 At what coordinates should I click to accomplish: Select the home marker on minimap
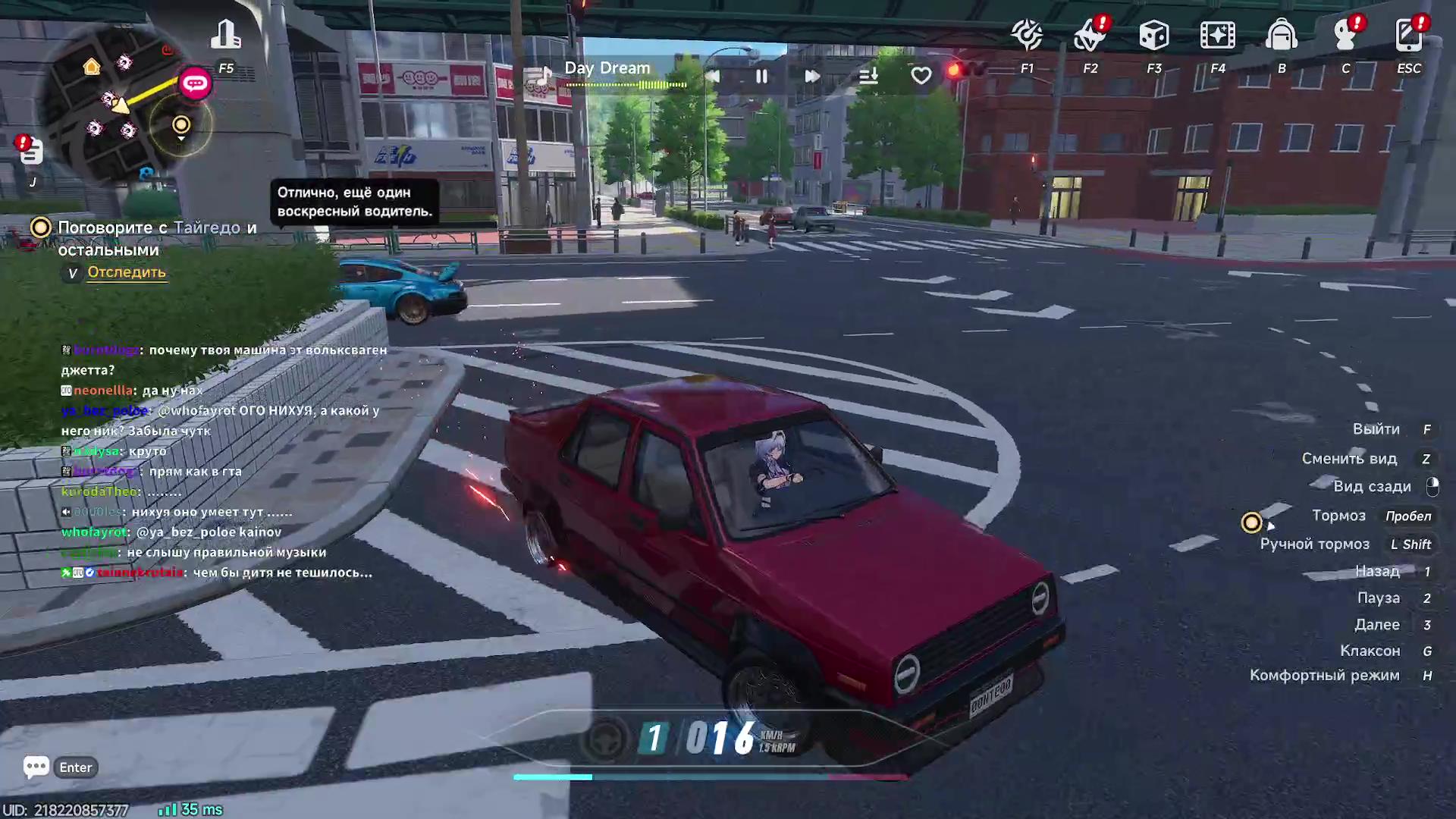92,67
